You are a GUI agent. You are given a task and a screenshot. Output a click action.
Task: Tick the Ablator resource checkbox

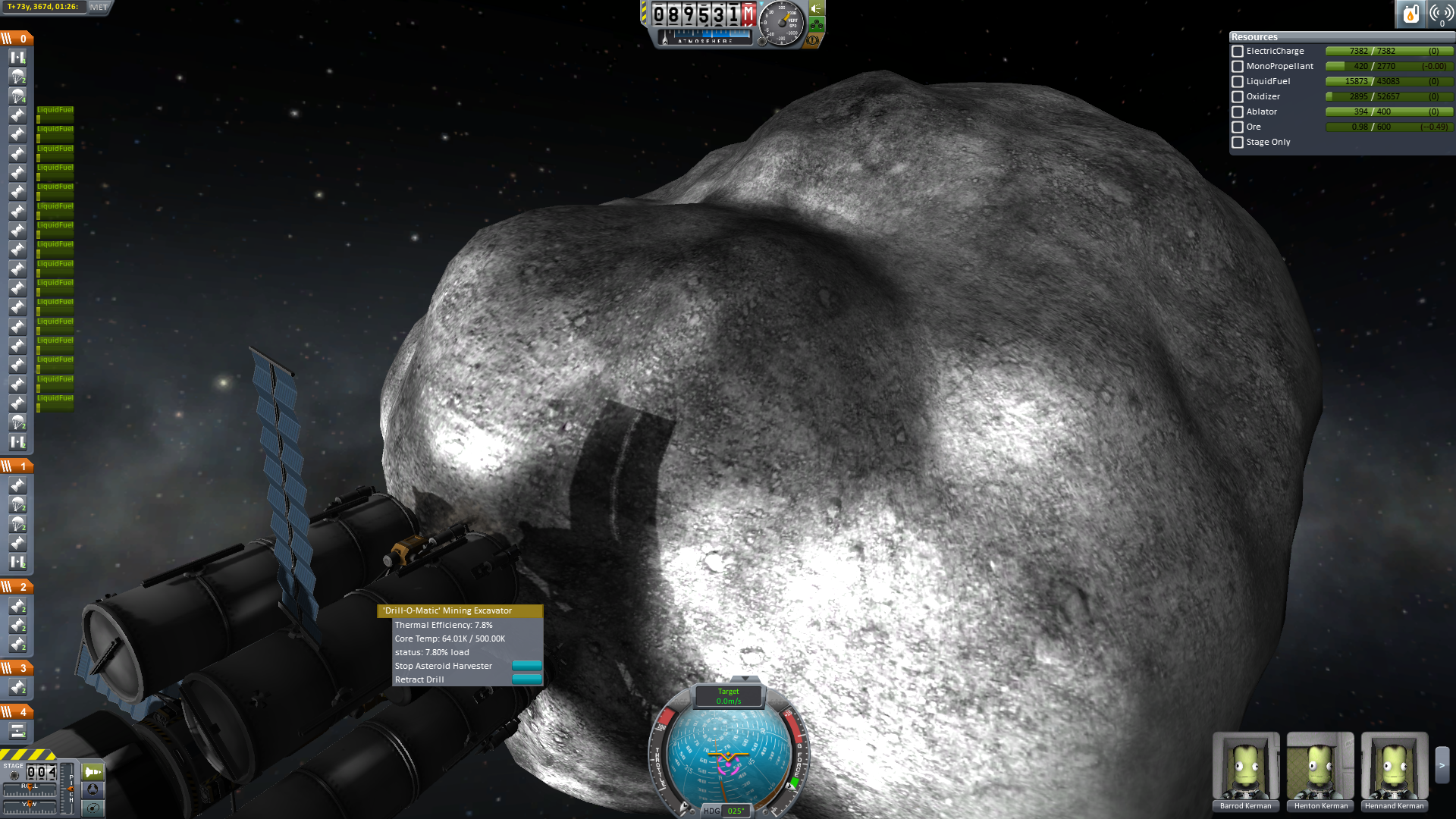(x=1238, y=112)
